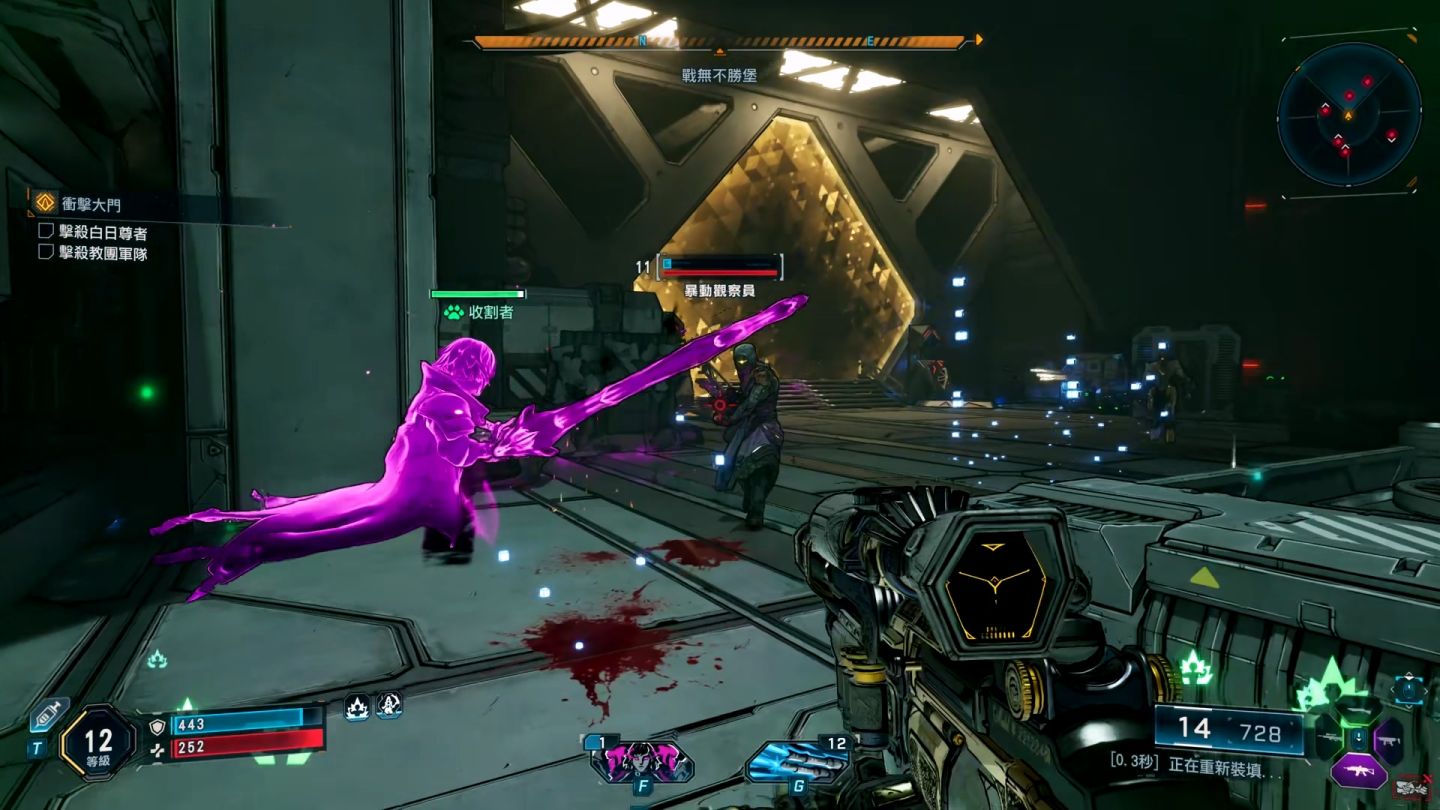The height and width of the screenshot is (810, 1440).
Task: Select the purple highlighted weapon slot
Action: click(x=1357, y=771)
